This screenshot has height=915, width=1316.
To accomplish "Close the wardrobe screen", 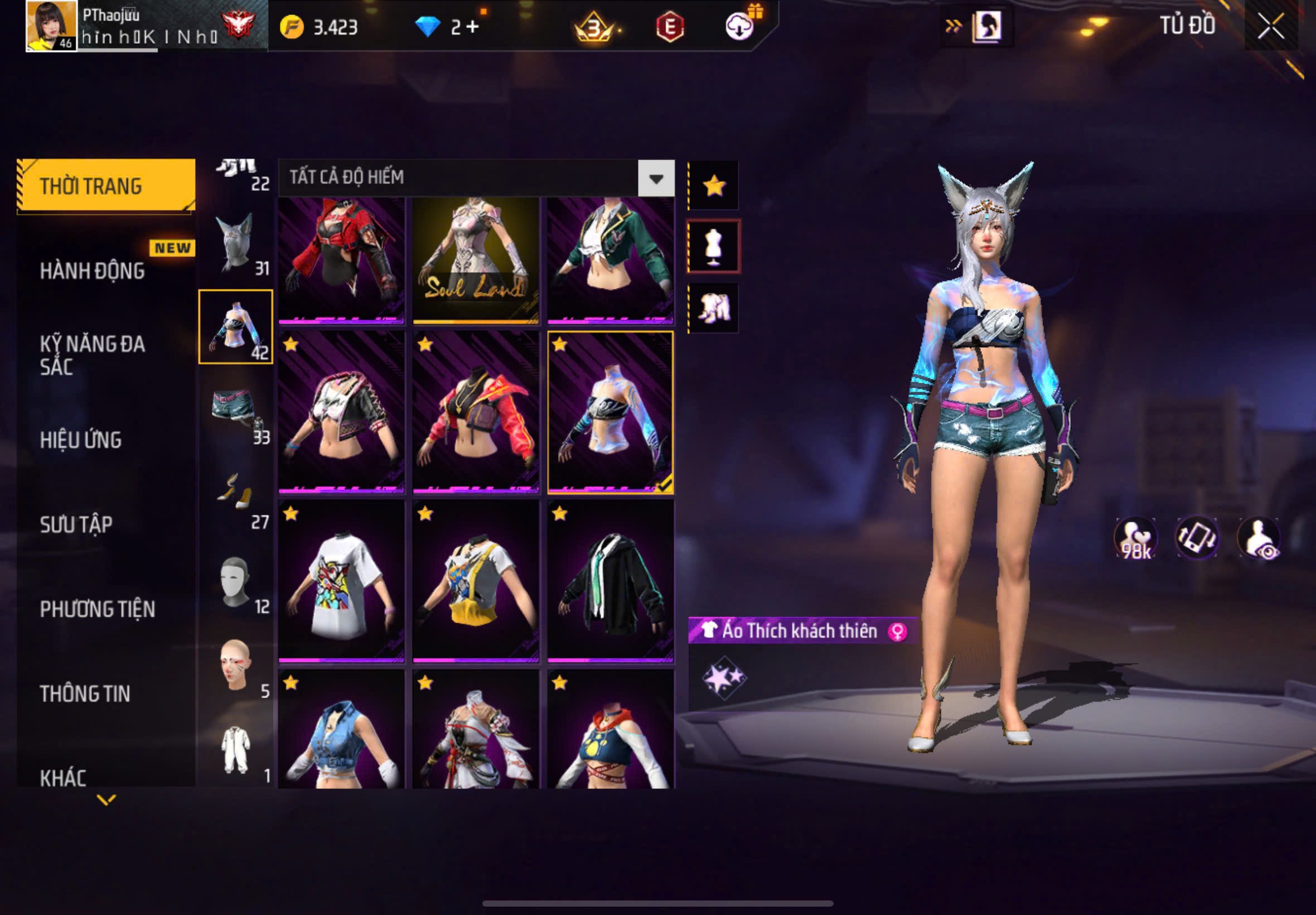I will click(x=1270, y=26).
